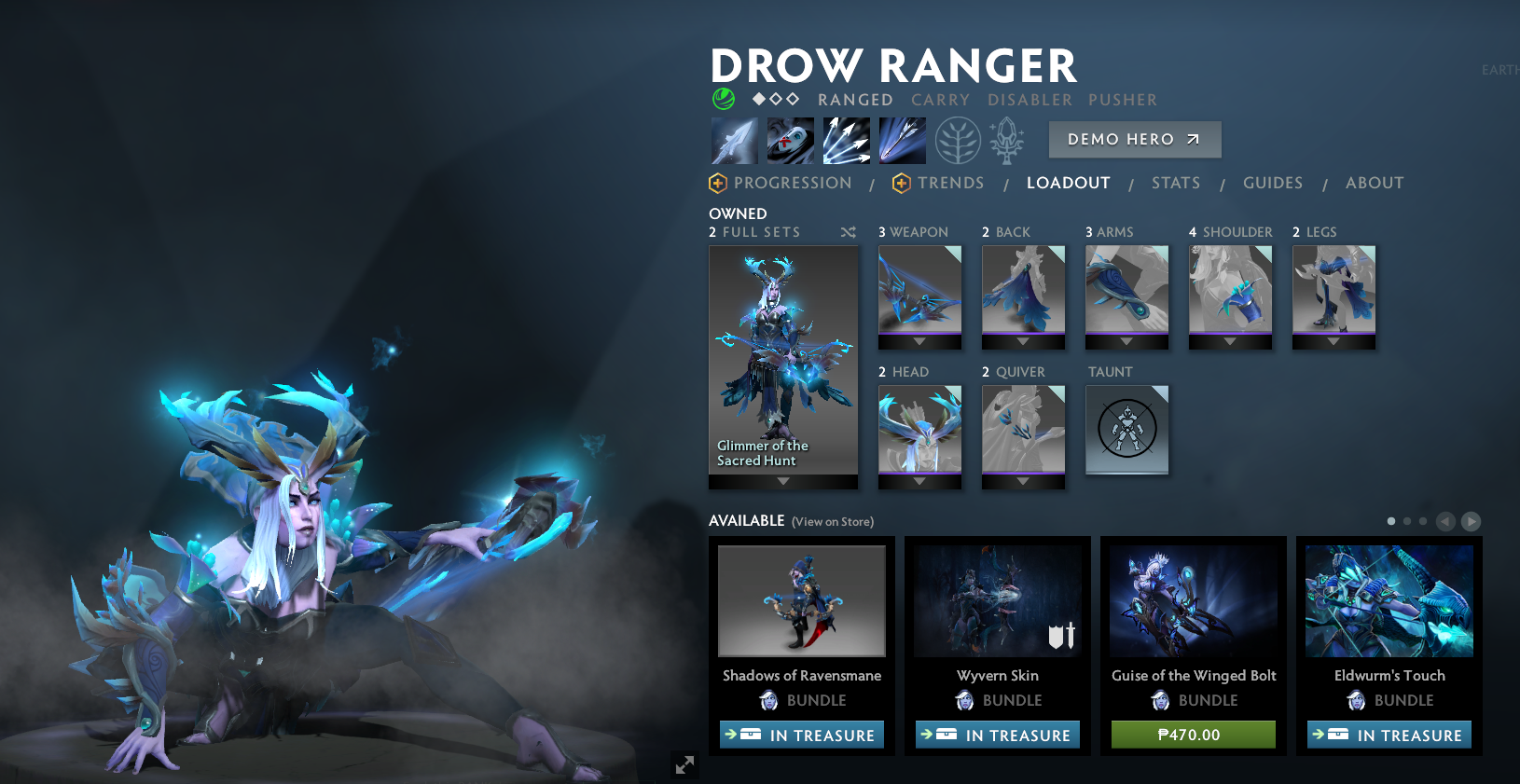Click the Eldwurm's Touch bundle thumbnail
Screen dimensions: 1520x784
[1389, 601]
